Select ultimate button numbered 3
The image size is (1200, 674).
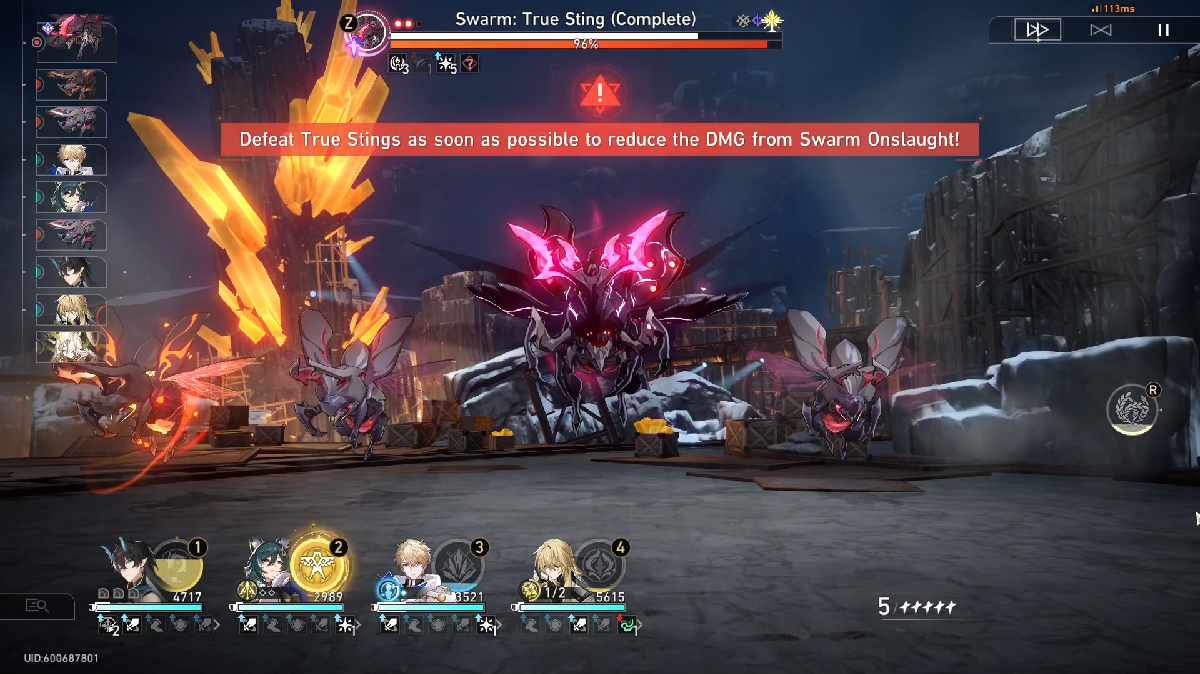(x=459, y=567)
